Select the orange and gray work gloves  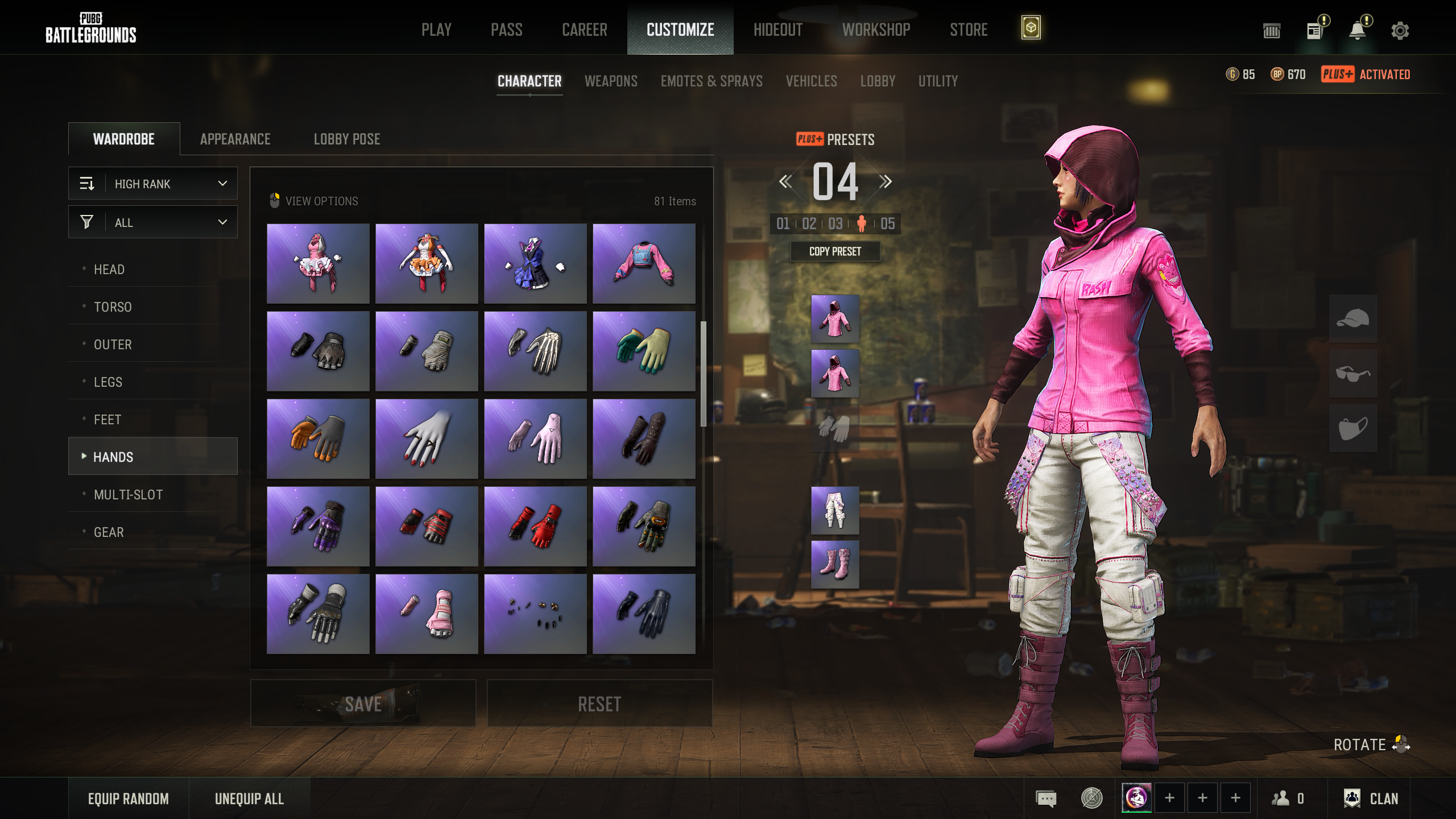tap(318, 439)
